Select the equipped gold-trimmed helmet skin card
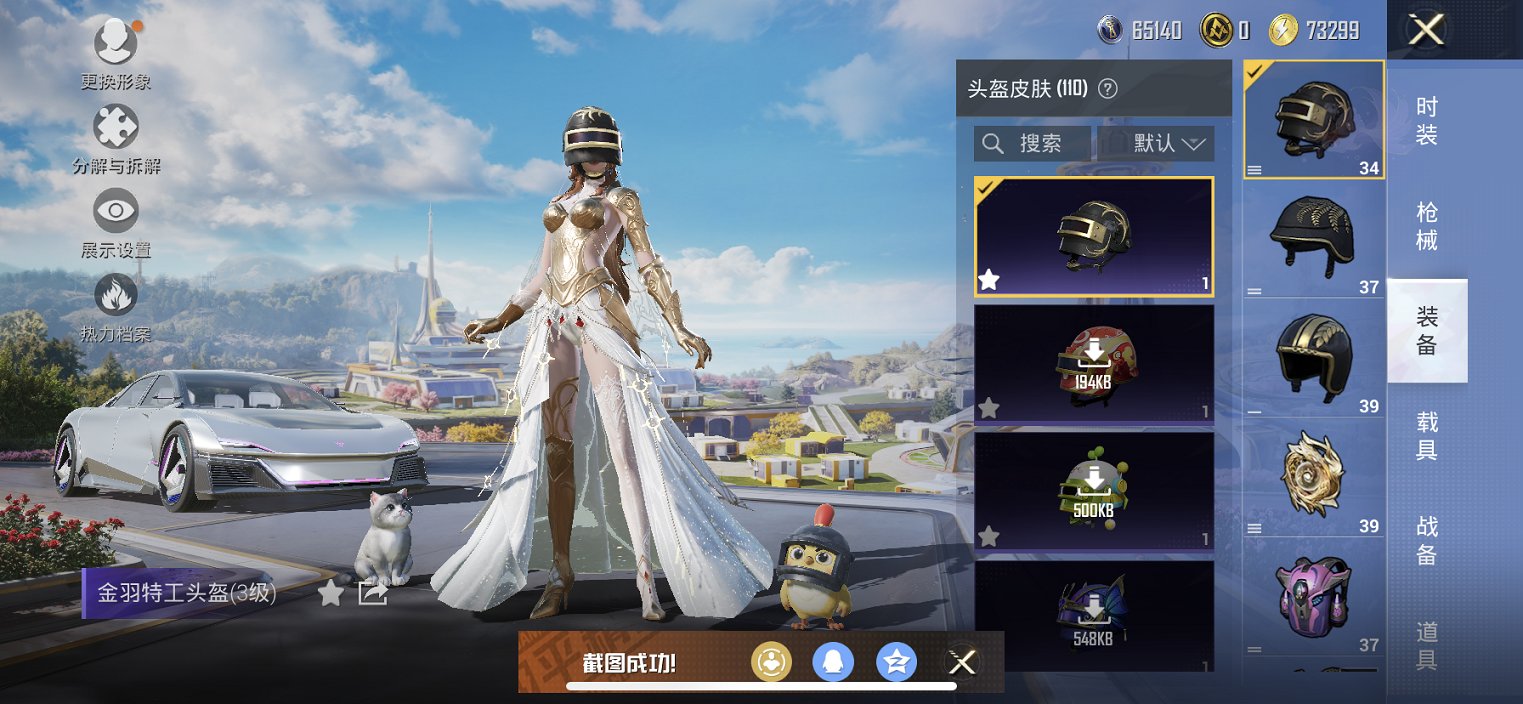This screenshot has height=704, width=1523. (1093, 237)
